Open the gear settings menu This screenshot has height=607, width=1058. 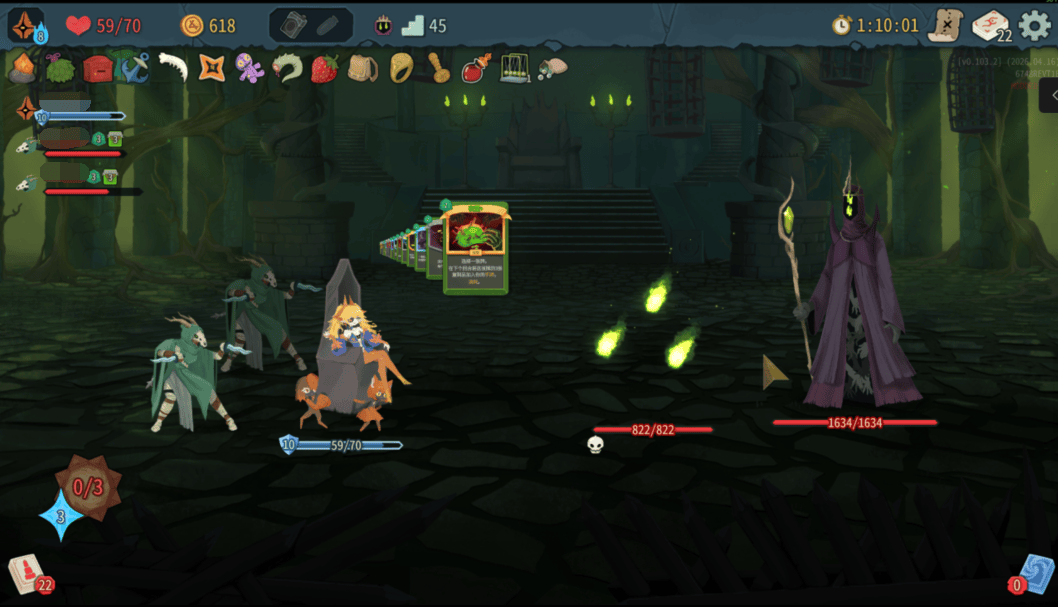click(1034, 25)
